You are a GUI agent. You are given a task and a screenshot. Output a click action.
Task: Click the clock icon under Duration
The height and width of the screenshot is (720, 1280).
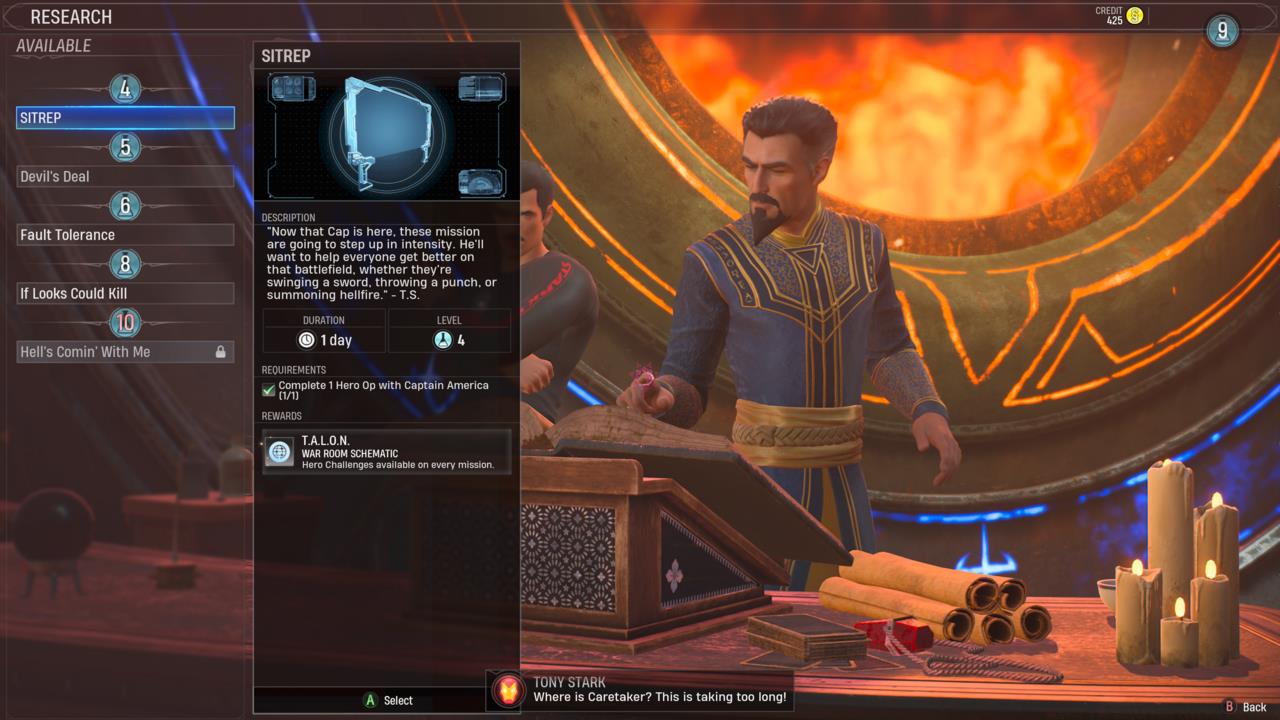click(x=307, y=340)
